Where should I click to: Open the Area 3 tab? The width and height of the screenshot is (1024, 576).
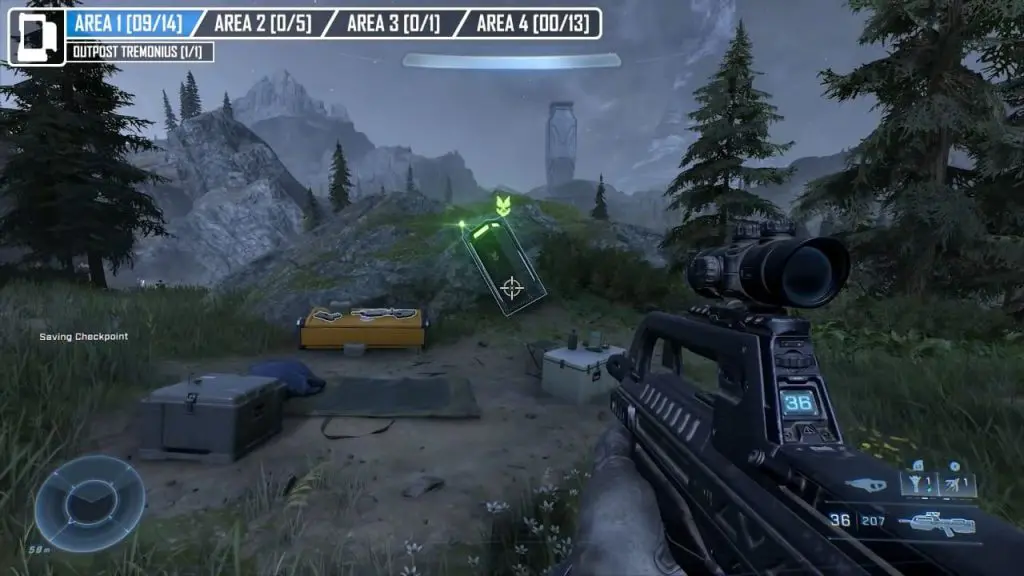(393, 23)
